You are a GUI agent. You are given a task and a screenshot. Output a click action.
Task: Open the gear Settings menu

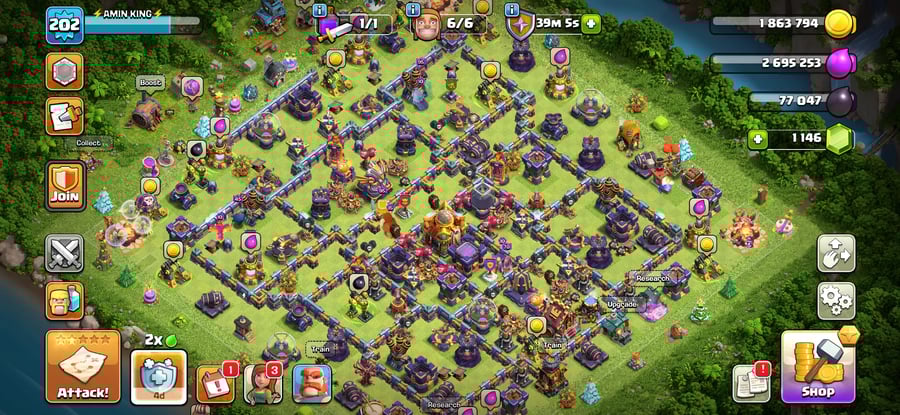(836, 299)
